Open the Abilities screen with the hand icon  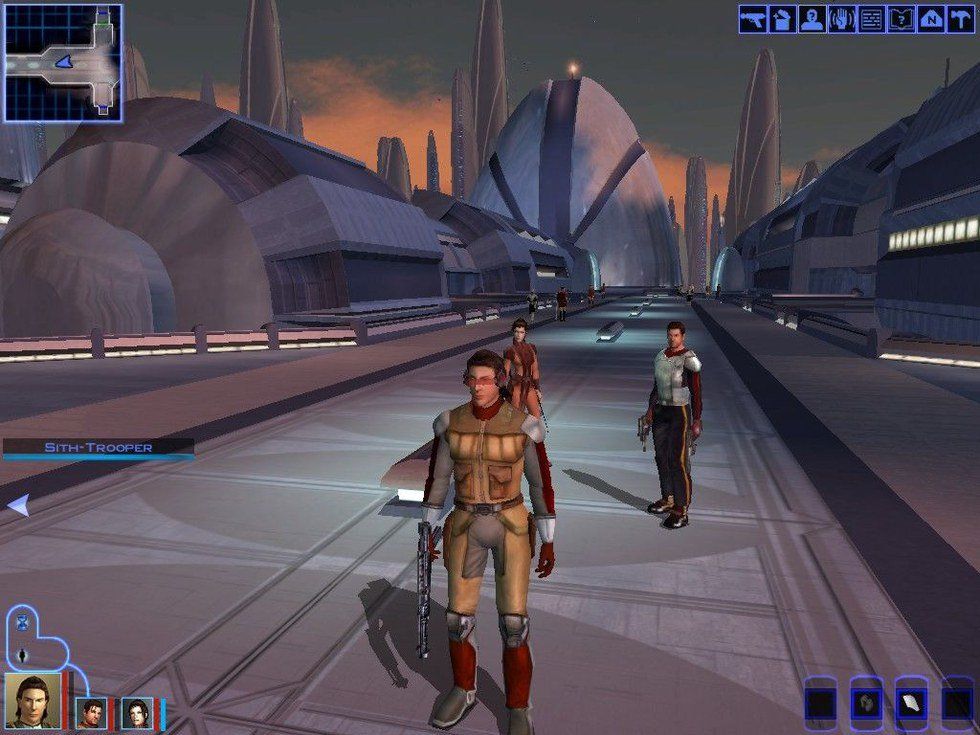[841, 19]
